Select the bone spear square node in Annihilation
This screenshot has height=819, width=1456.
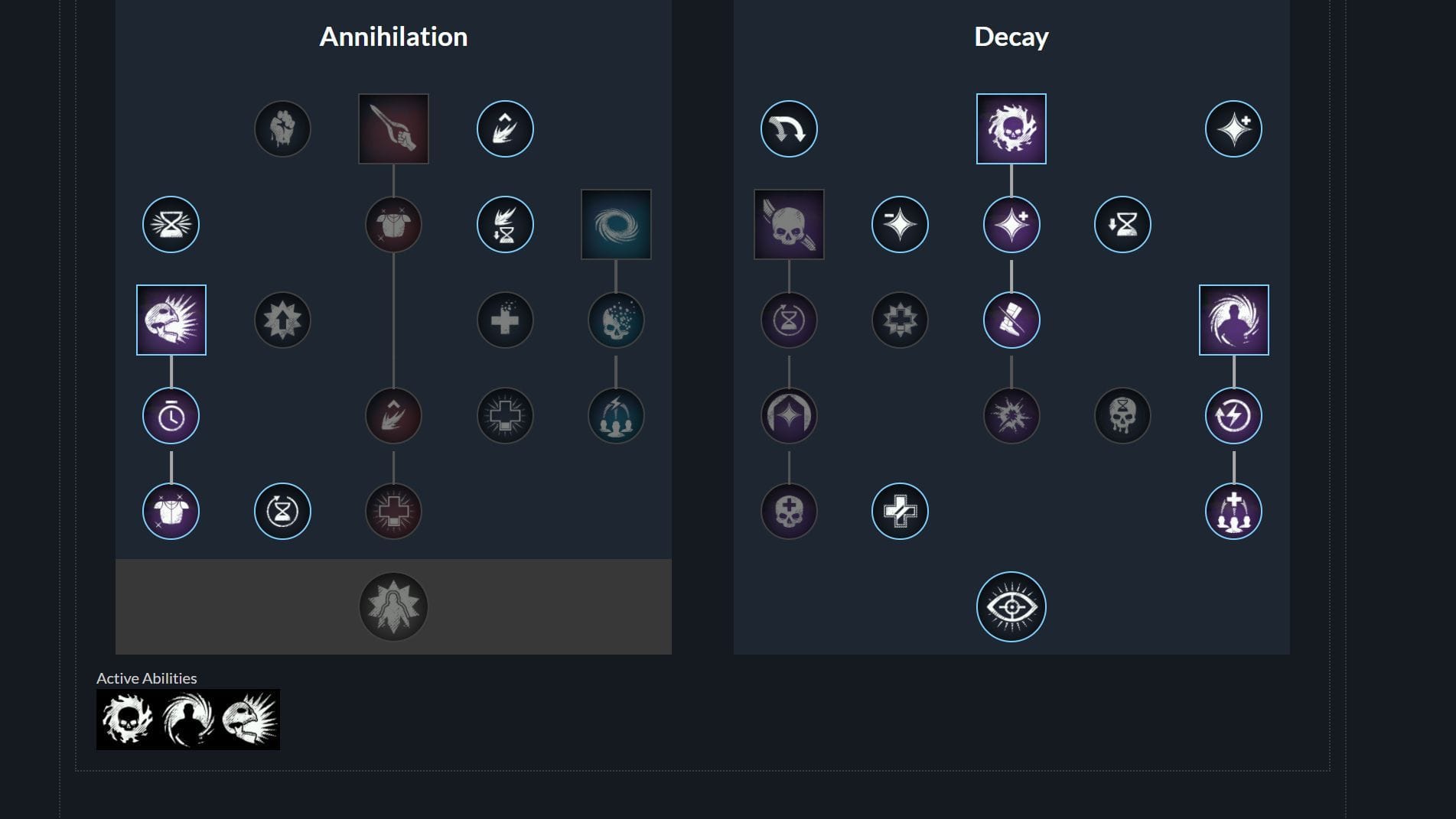pyautogui.click(x=393, y=127)
